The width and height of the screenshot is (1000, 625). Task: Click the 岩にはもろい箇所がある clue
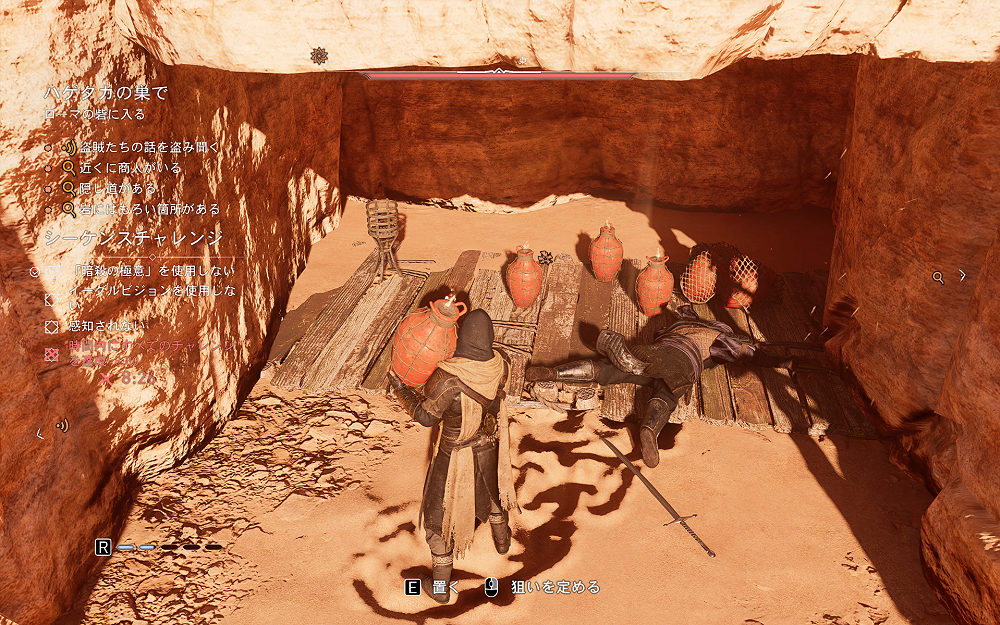(150, 209)
